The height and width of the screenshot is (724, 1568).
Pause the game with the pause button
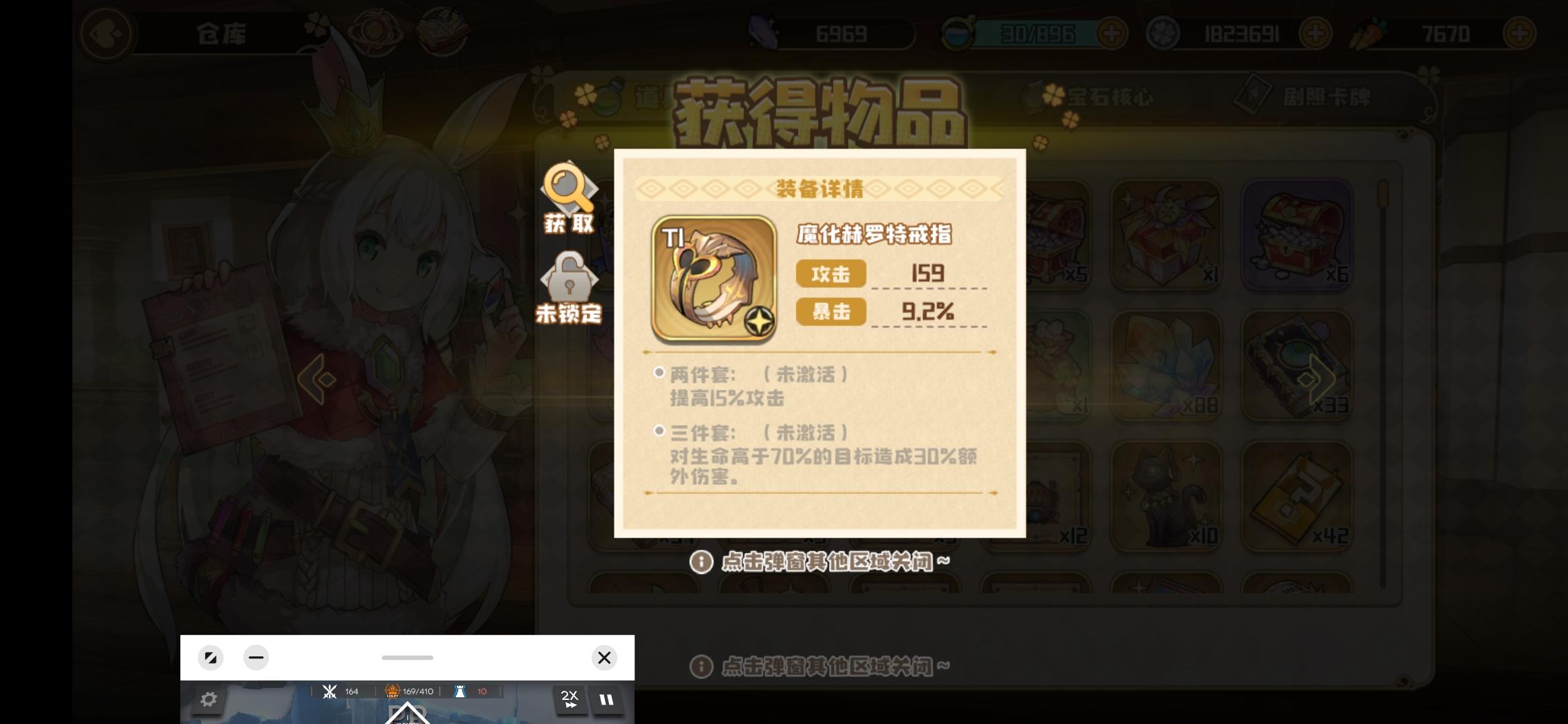[x=606, y=699]
